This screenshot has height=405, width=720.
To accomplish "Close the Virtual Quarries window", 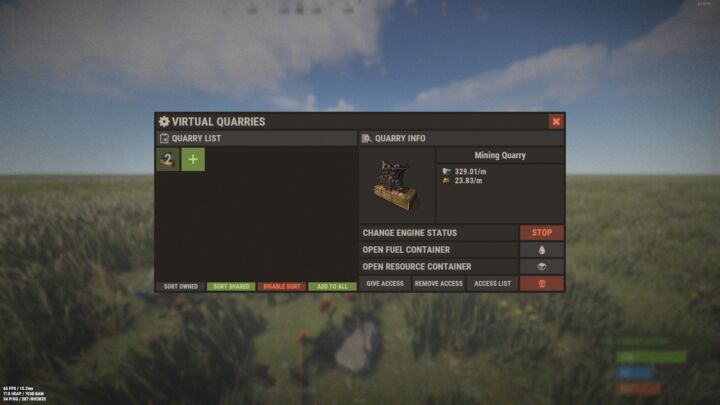I will pyautogui.click(x=556, y=121).
